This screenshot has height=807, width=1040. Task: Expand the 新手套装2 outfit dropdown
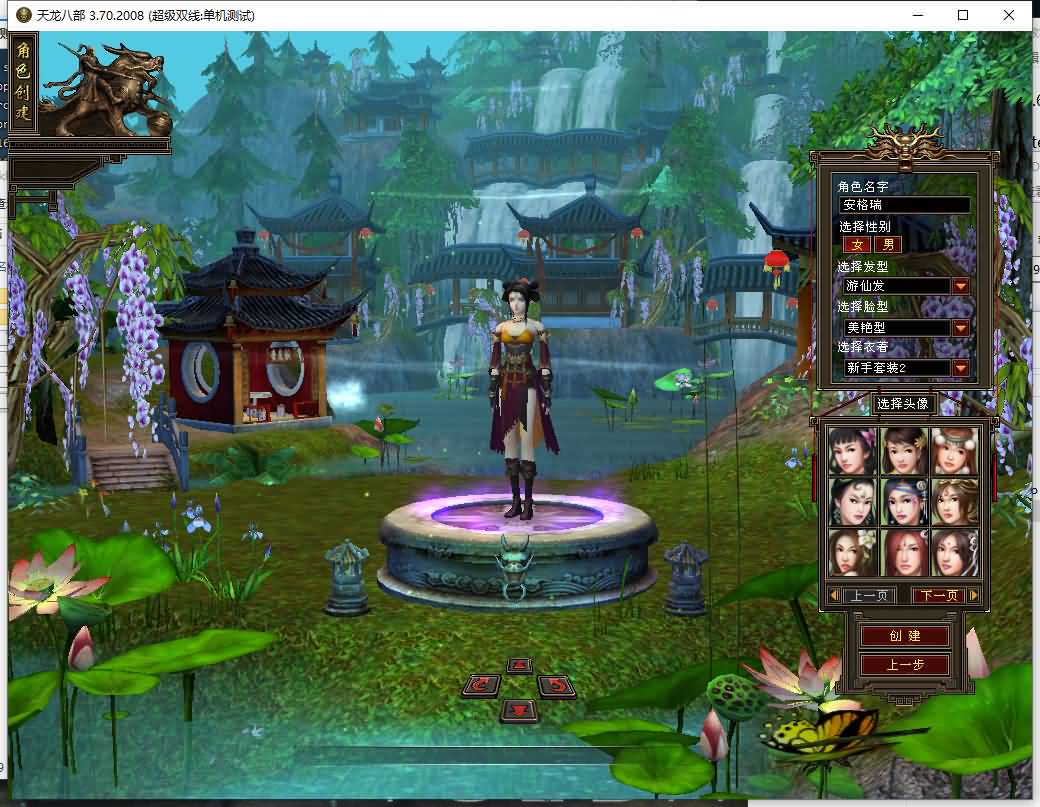[960, 368]
